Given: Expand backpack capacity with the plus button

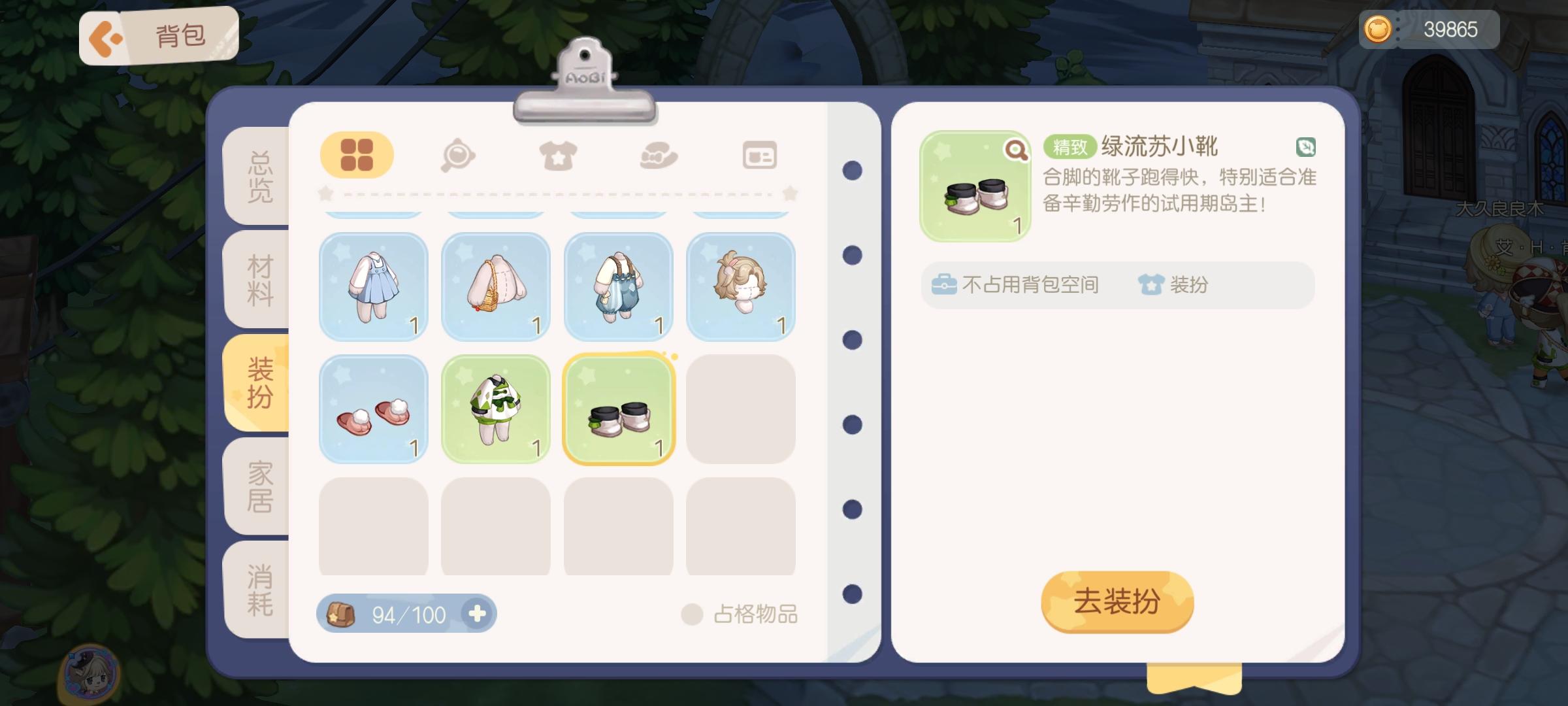Looking at the screenshot, I should [479, 613].
